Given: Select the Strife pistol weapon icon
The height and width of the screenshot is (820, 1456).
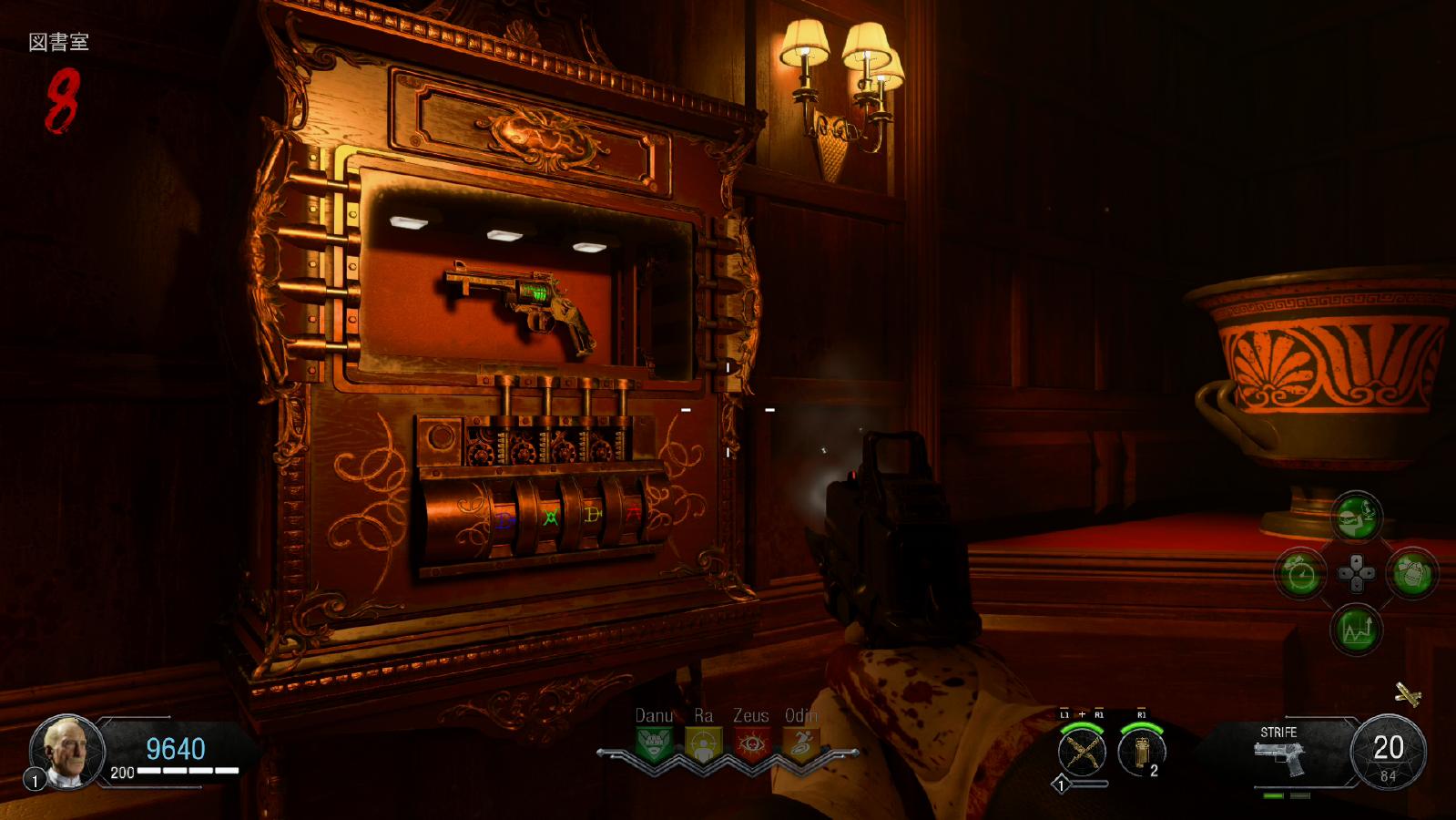Looking at the screenshot, I should (1279, 757).
